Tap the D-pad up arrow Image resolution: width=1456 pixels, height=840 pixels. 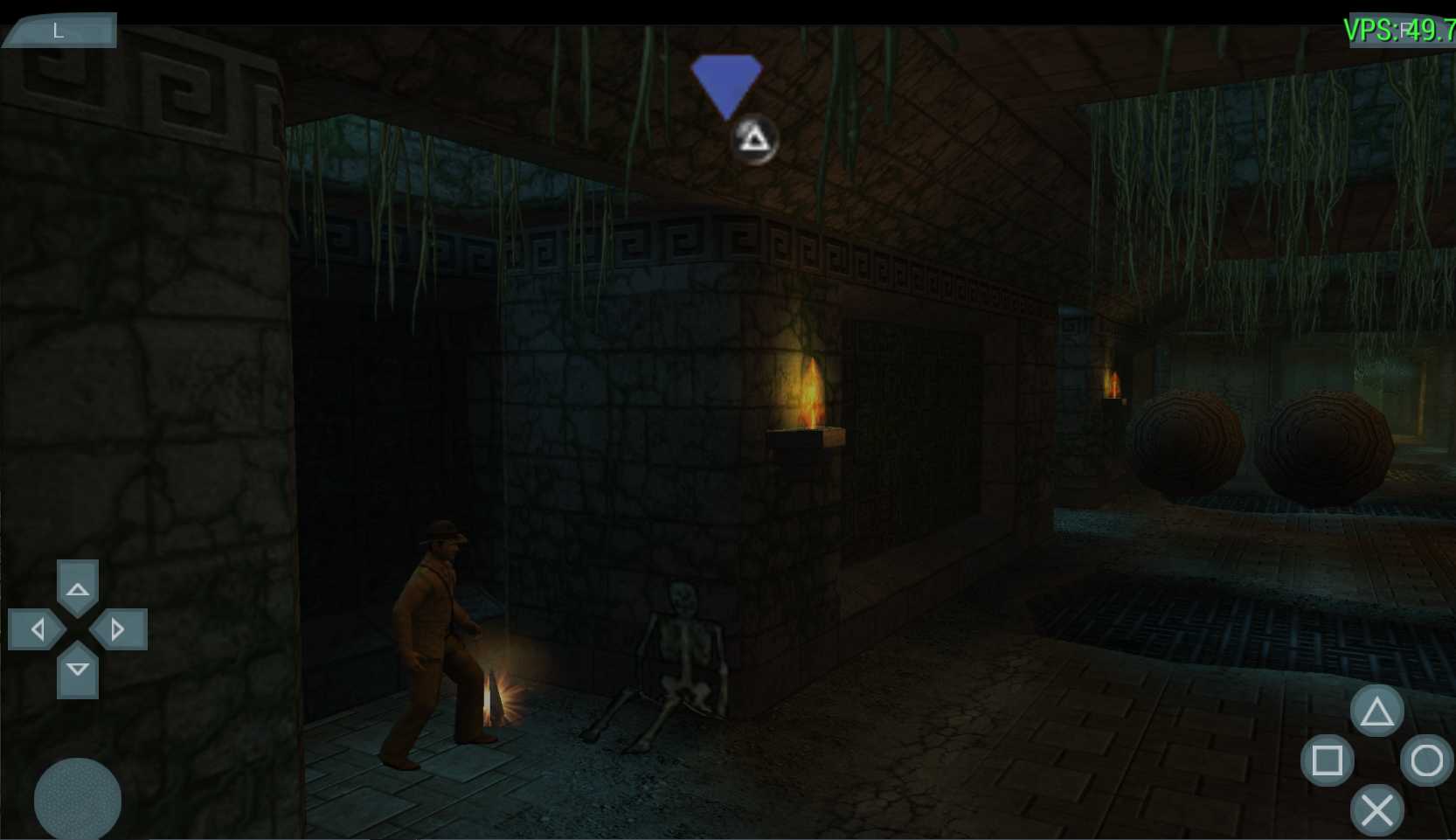coord(78,587)
